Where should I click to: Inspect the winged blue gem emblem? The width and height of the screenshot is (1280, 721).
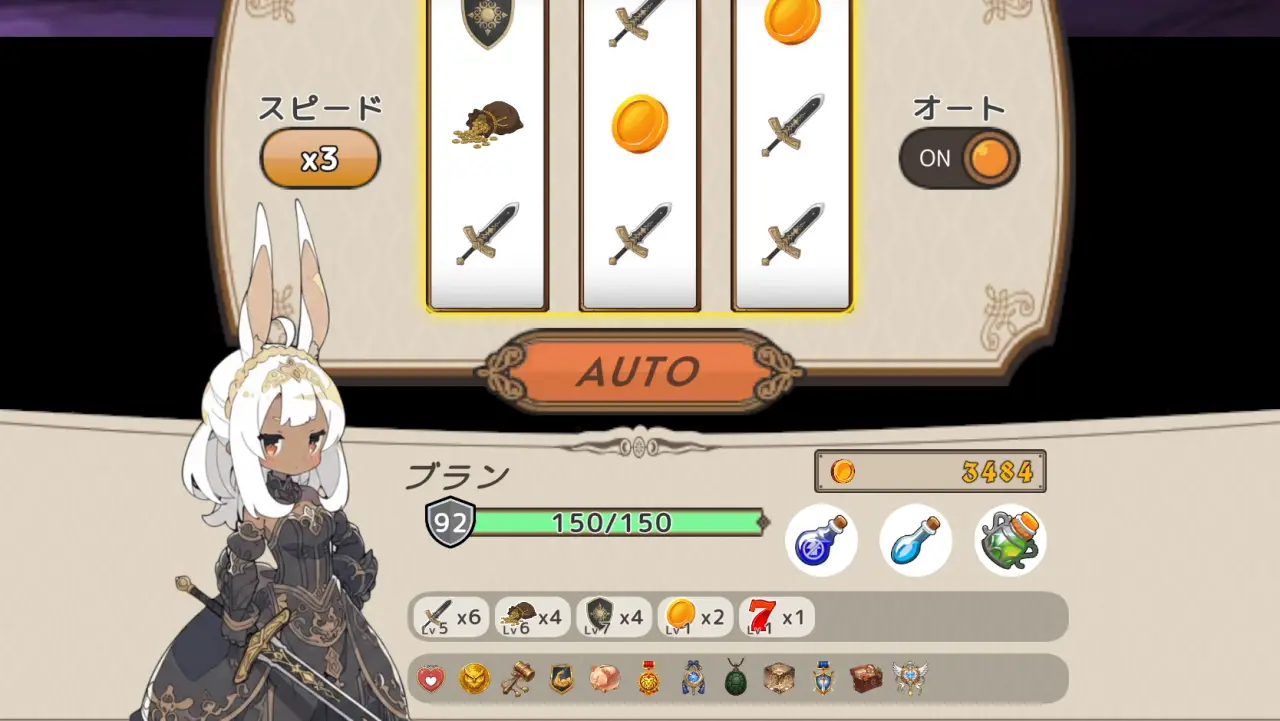coord(909,679)
